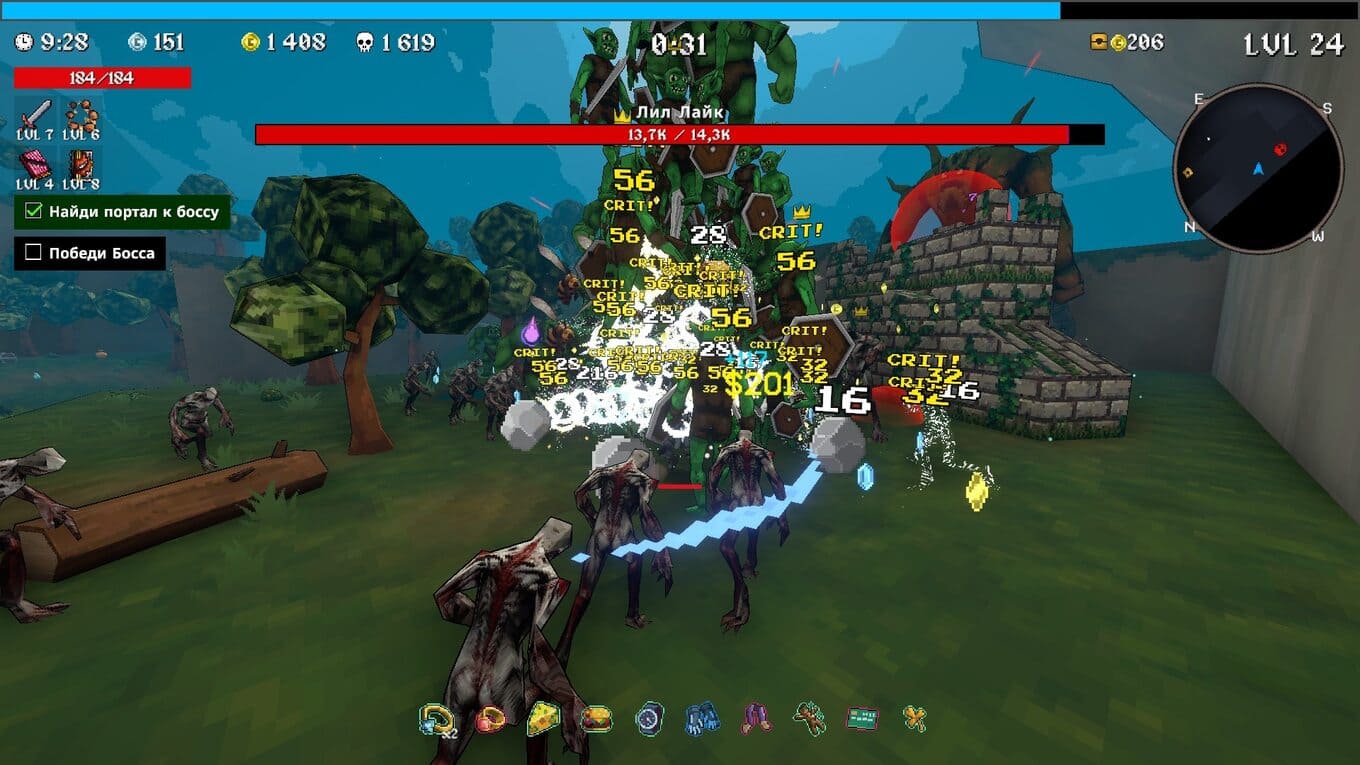Choose the burger item icon

[596, 718]
